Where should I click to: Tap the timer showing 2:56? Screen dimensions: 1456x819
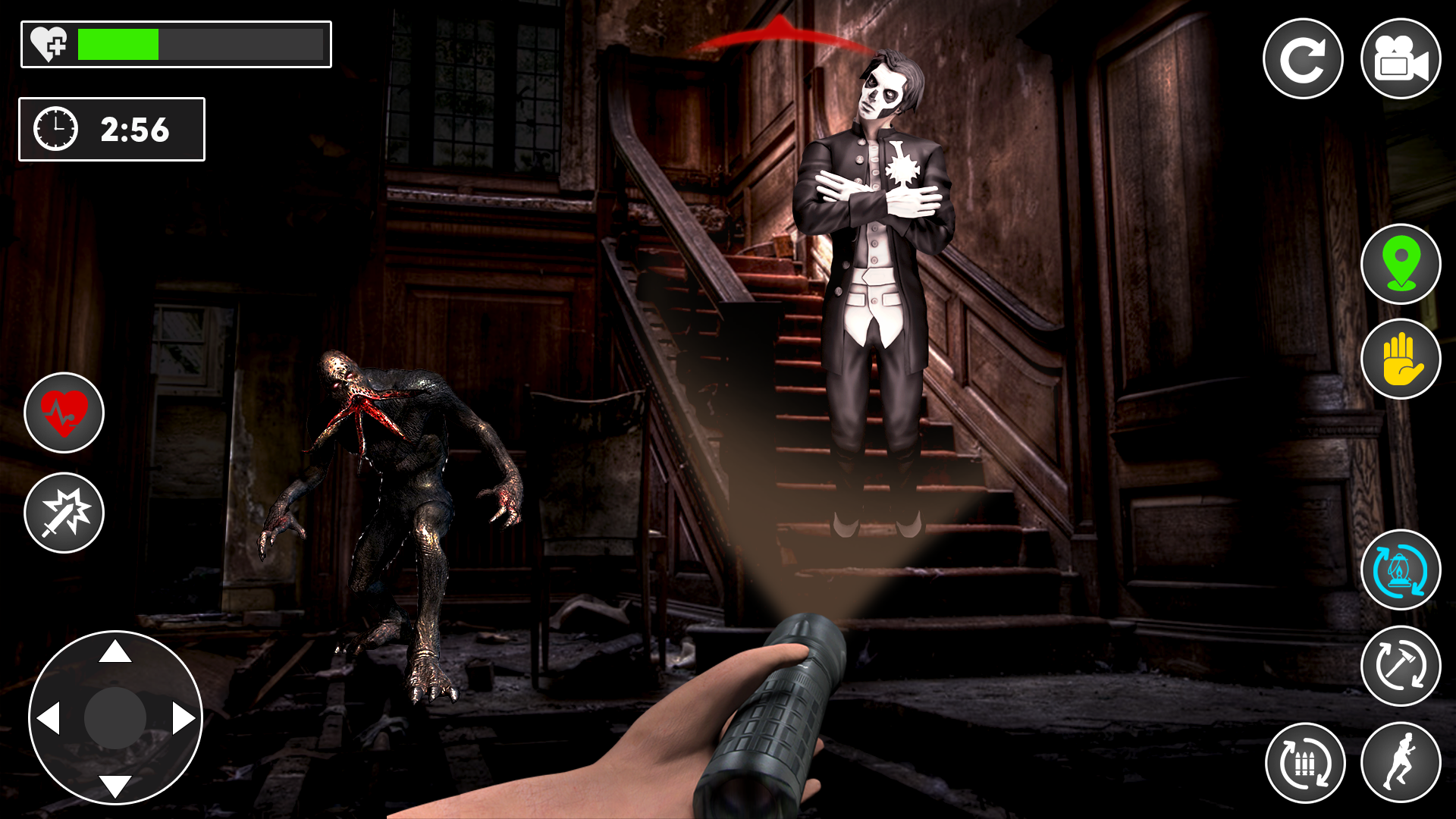coord(135,129)
